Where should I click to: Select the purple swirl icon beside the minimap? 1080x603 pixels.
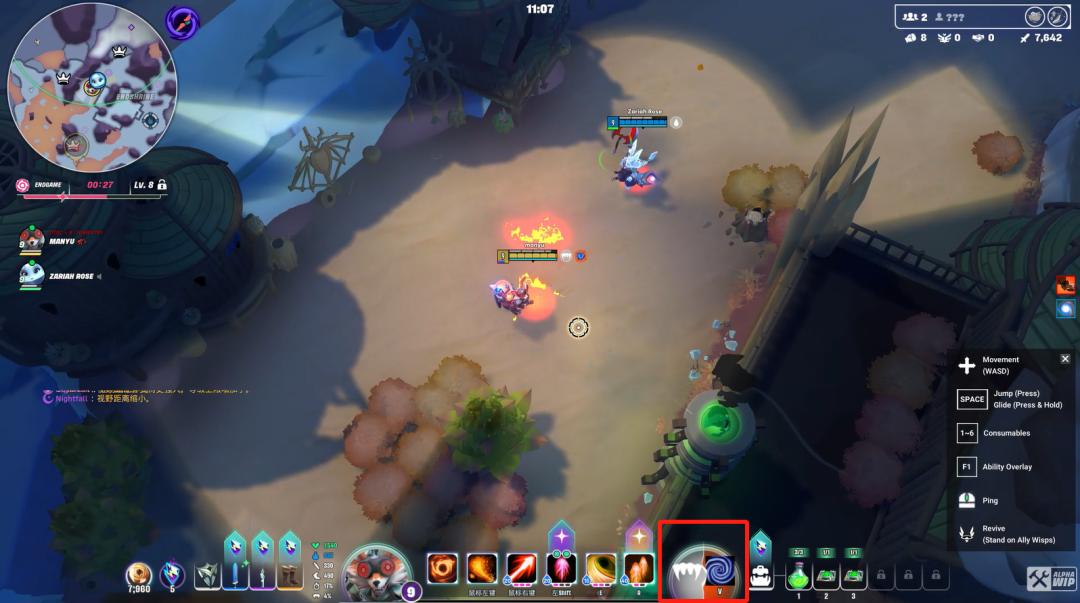tap(182, 21)
